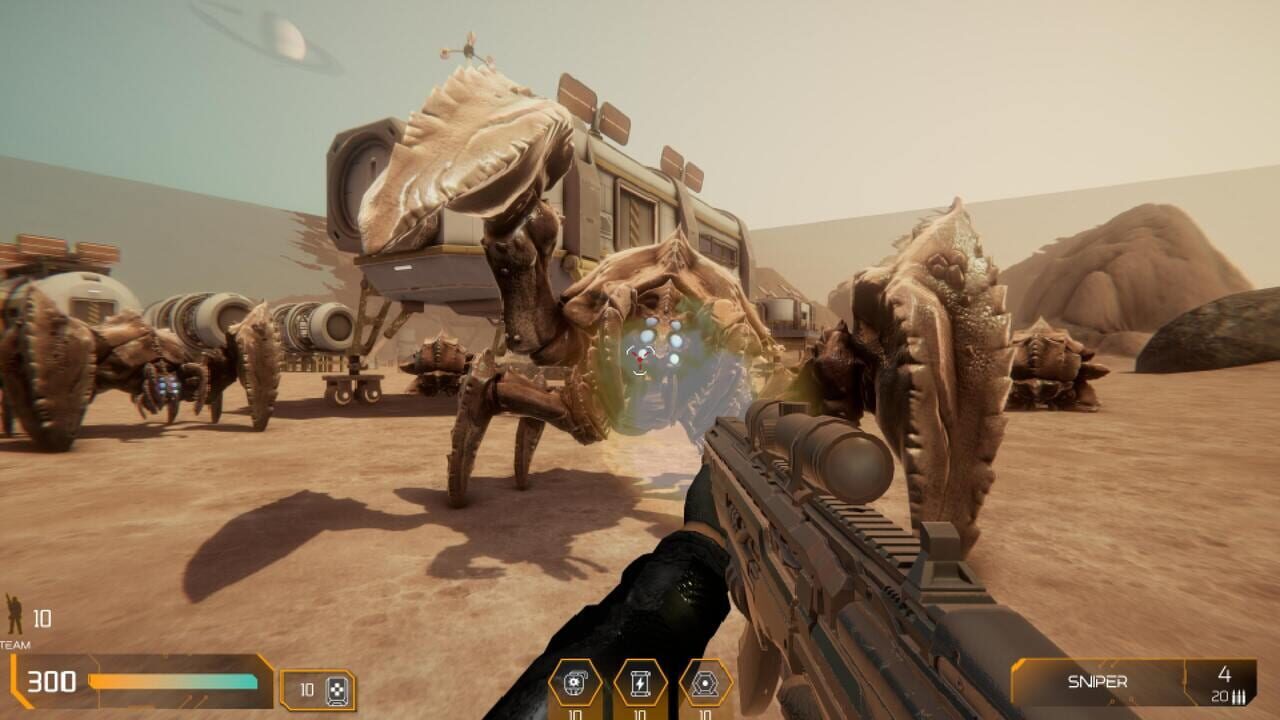Click the lightning bolt inside the middle hexagon
Viewport: 1280px width, 720px height.
pos(641,682)
